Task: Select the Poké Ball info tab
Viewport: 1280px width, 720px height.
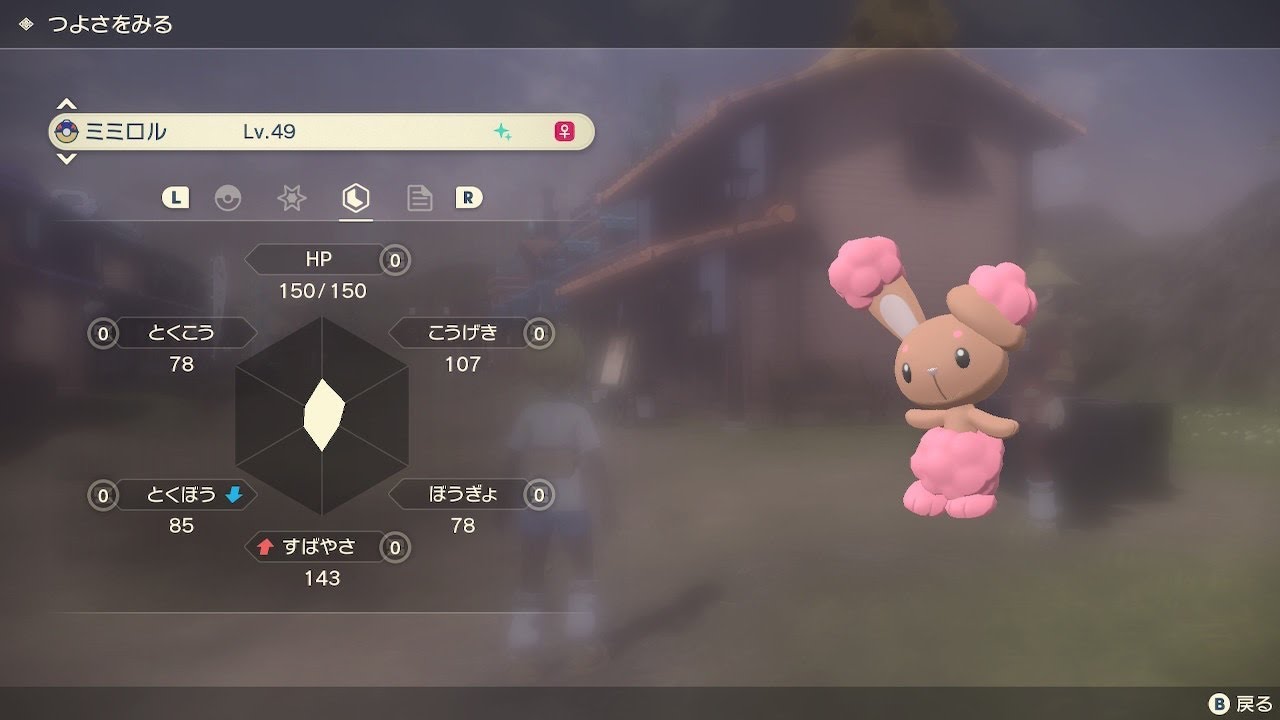Action: (229, 198)
